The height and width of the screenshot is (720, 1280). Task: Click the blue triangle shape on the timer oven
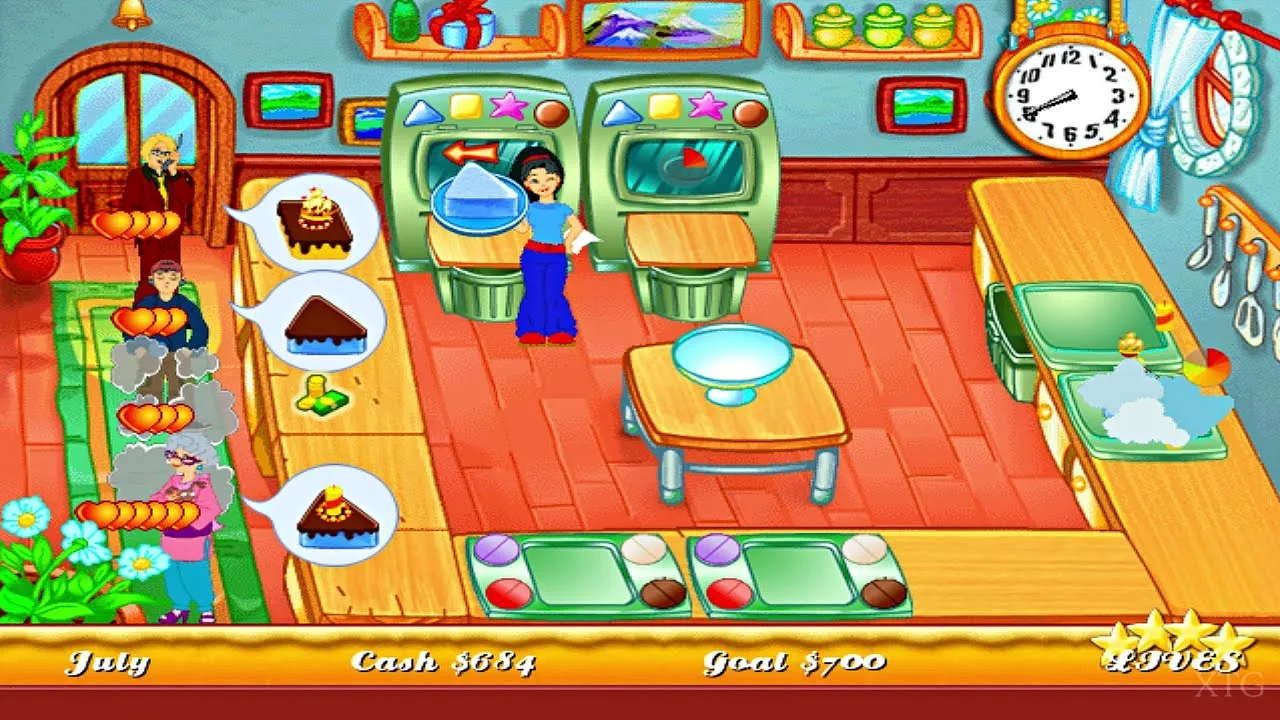(620, 110)
